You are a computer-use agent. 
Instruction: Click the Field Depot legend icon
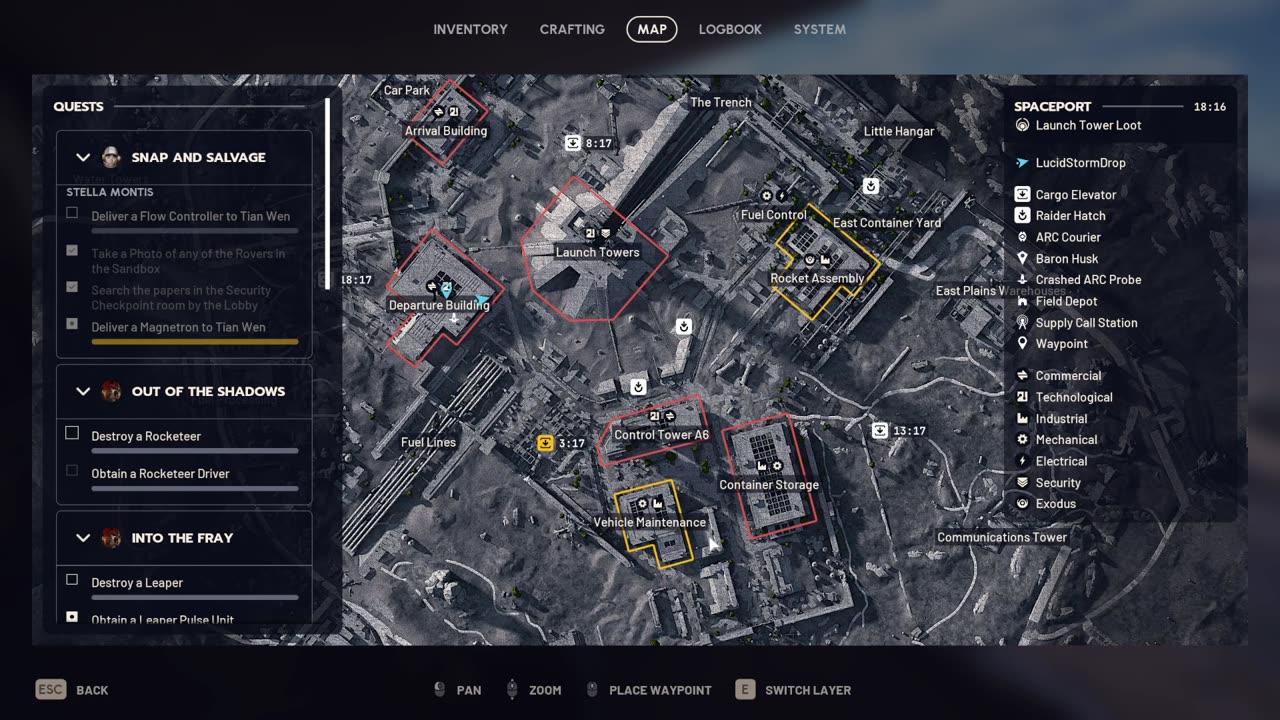[1022, 301]
